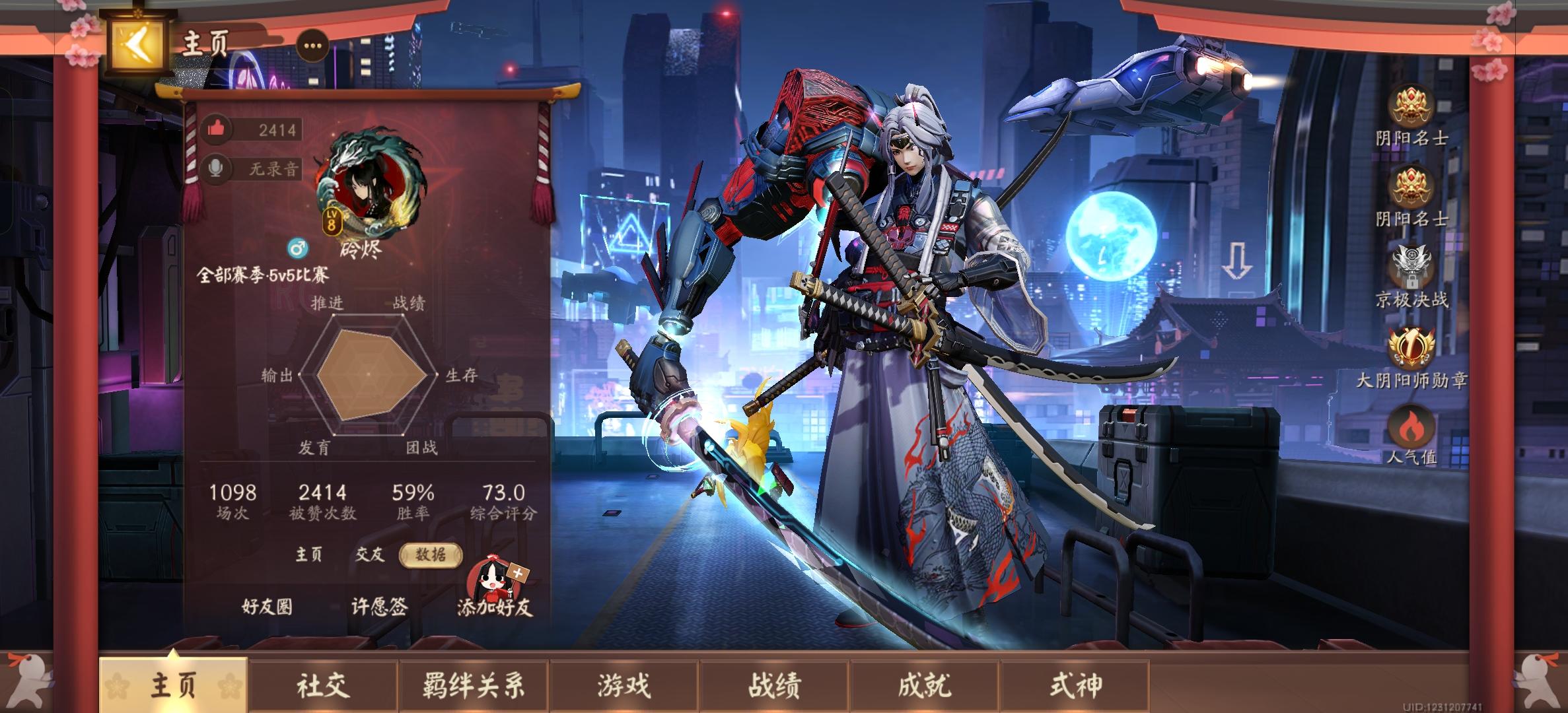
Task: Click the thumbs-up like icon showing 2414
Action: click(x=216, y=130)
